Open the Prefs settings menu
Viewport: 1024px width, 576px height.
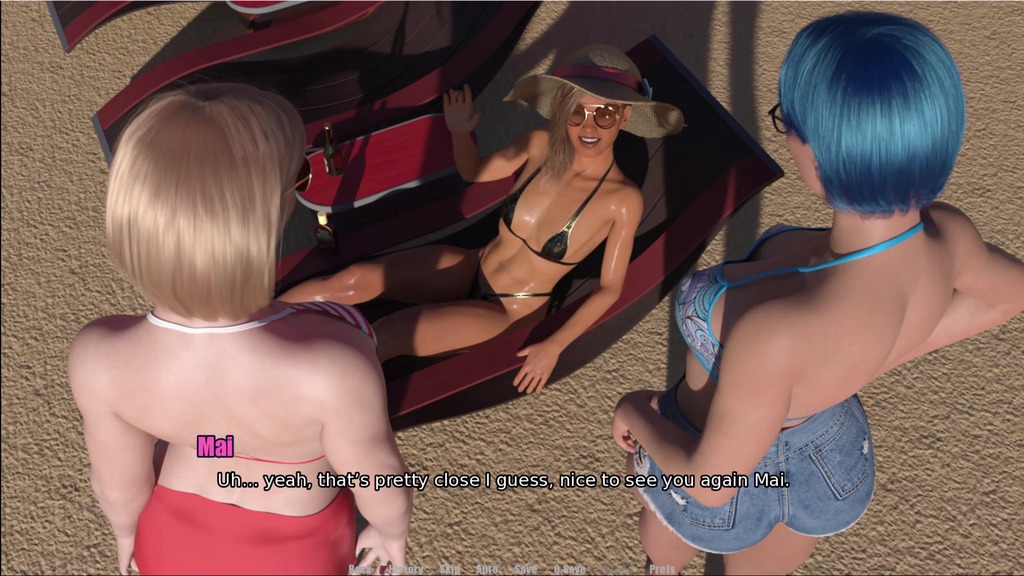click(662, 569)
